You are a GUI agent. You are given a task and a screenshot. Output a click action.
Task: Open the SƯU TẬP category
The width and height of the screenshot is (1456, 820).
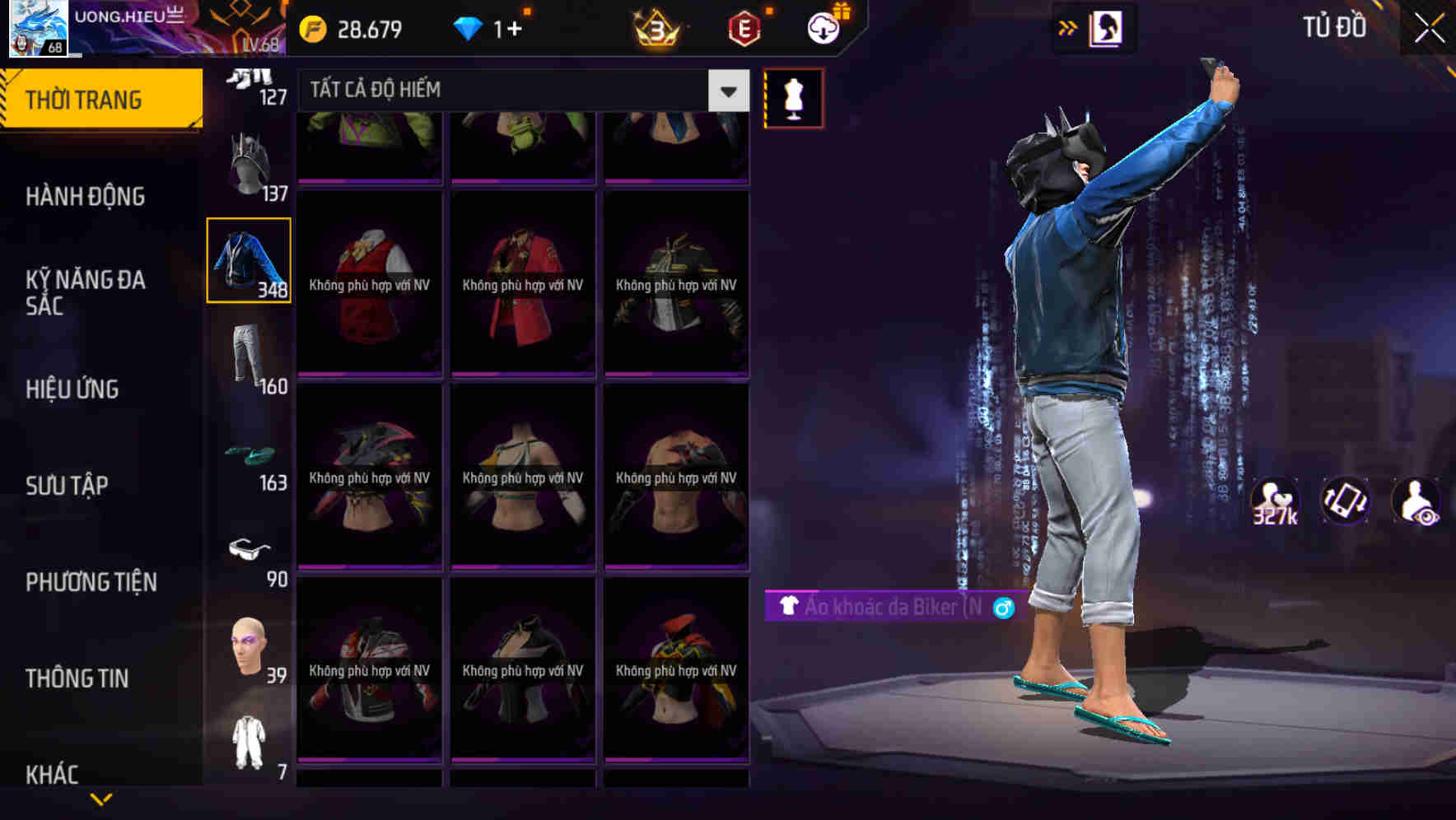(x=66, y=486)
